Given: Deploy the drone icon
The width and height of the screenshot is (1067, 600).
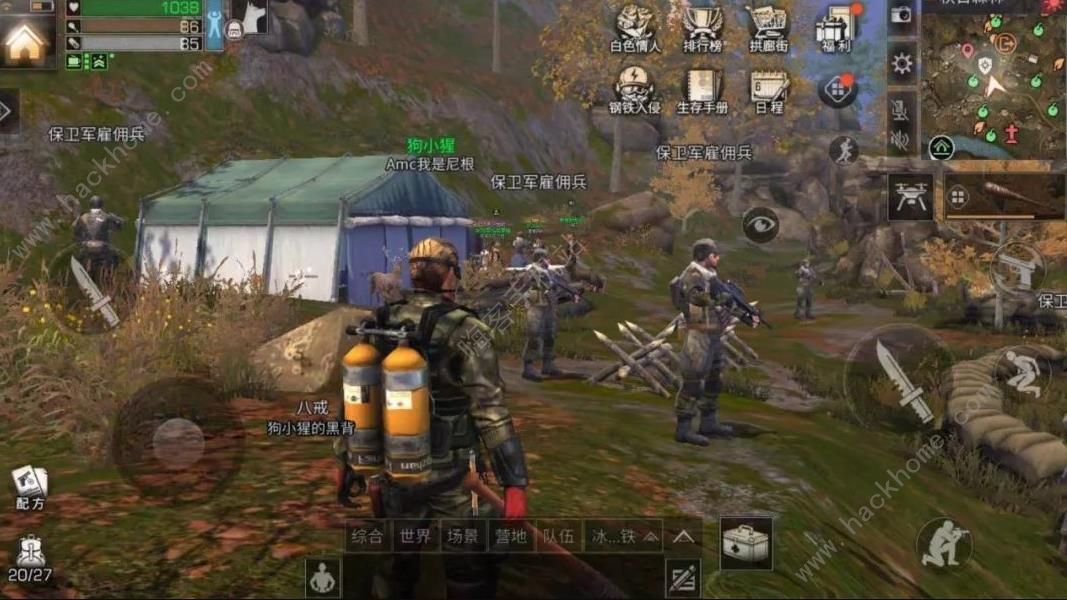Looking at the screenshot, I should pyautogui.click(x=910, y=197).
